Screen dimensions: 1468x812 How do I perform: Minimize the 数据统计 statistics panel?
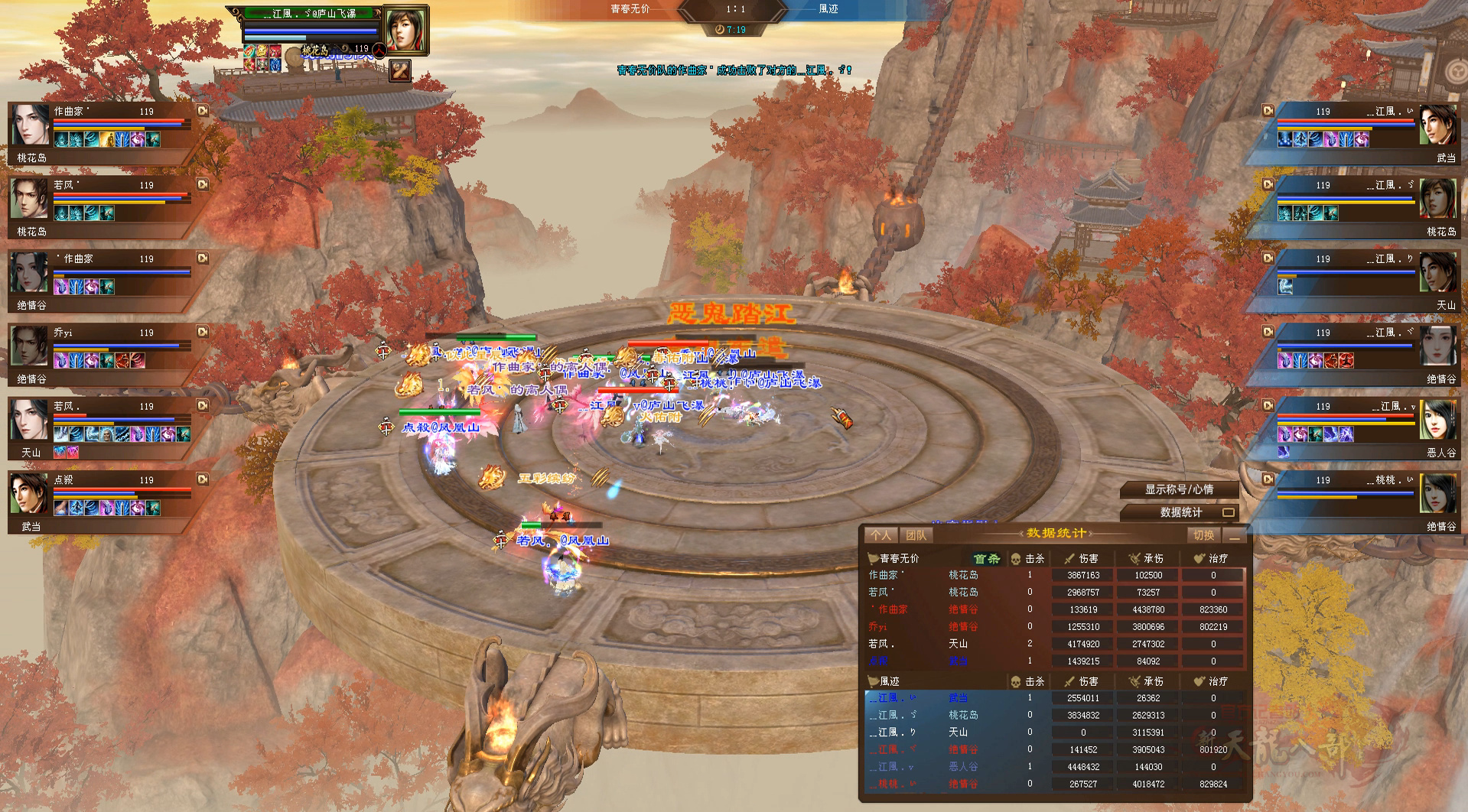pos(1234,536)
